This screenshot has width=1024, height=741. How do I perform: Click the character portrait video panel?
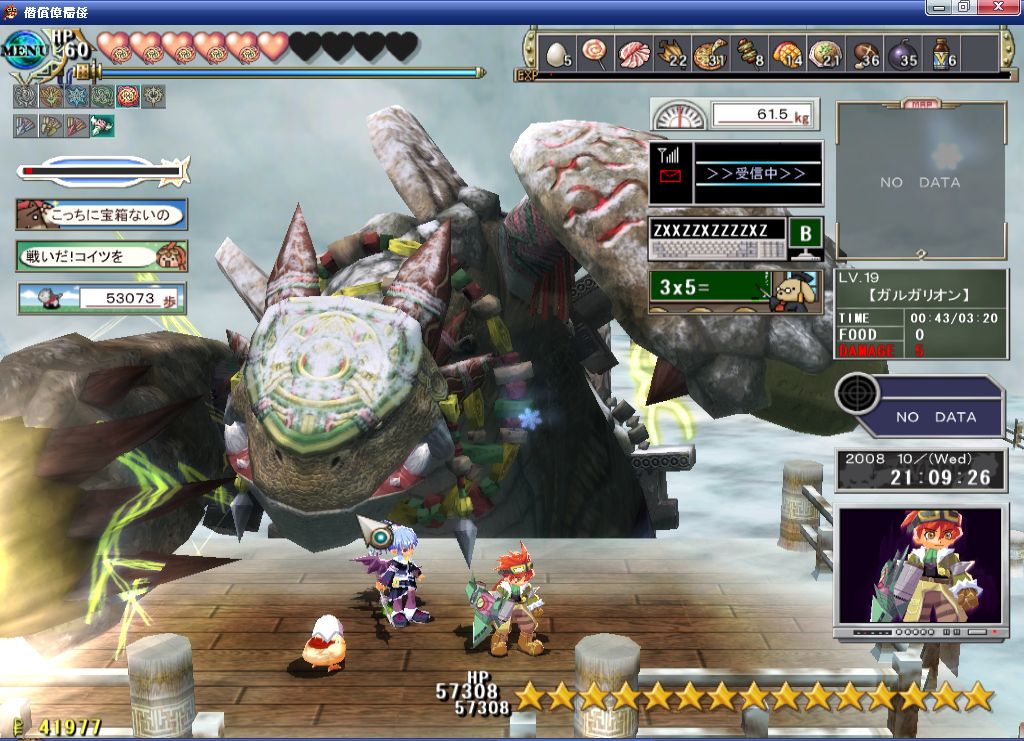click(x=919, y=572)
